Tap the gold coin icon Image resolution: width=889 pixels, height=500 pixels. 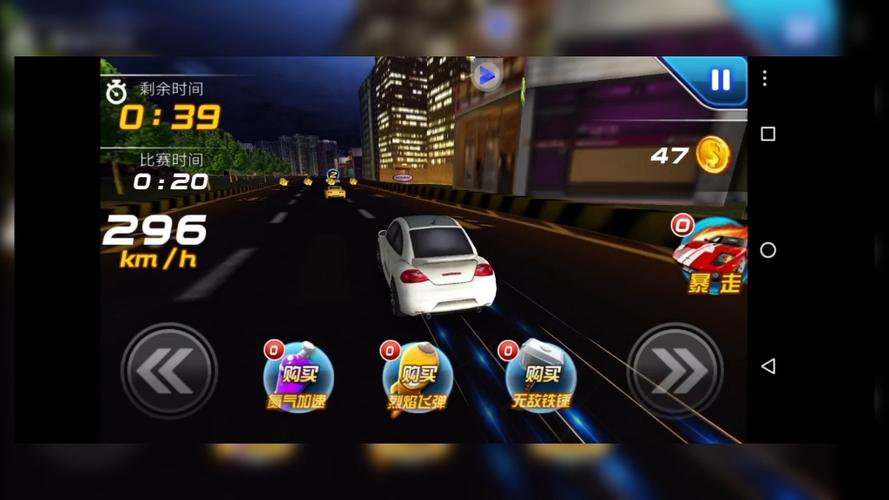713,155
